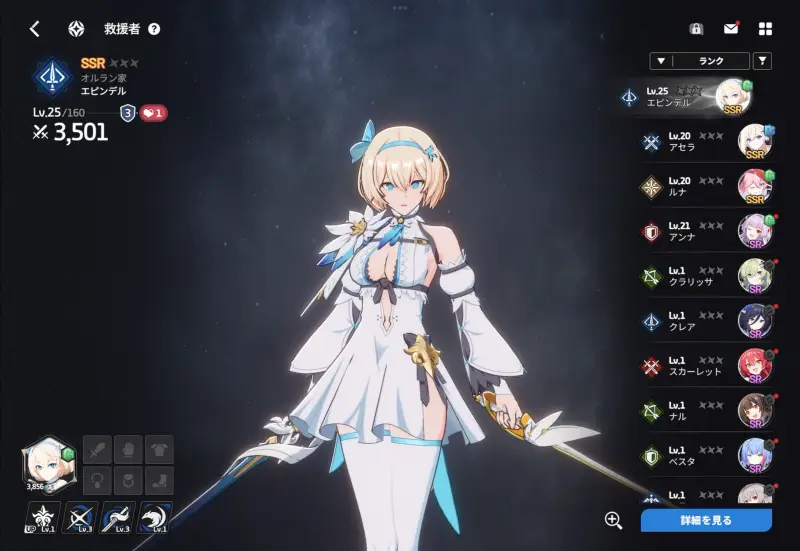The width and height of the screenshot is (800, 551).
Task: Open the ランク sort dropdown
Action: [x=698, y=61]
